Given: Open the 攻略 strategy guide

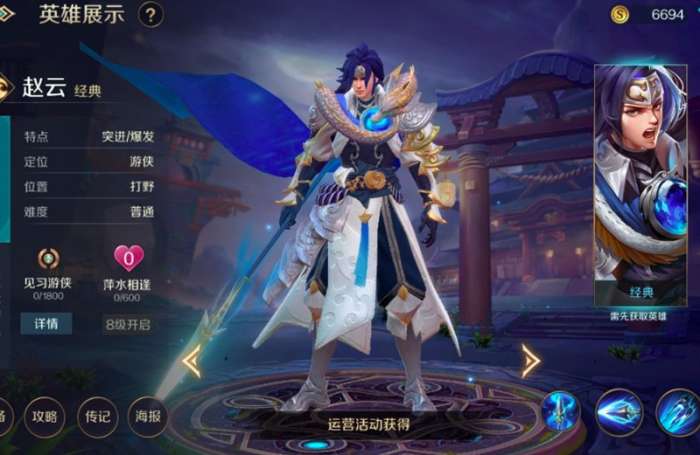Looking at the screenshot, I should click(x=45, y=416).
